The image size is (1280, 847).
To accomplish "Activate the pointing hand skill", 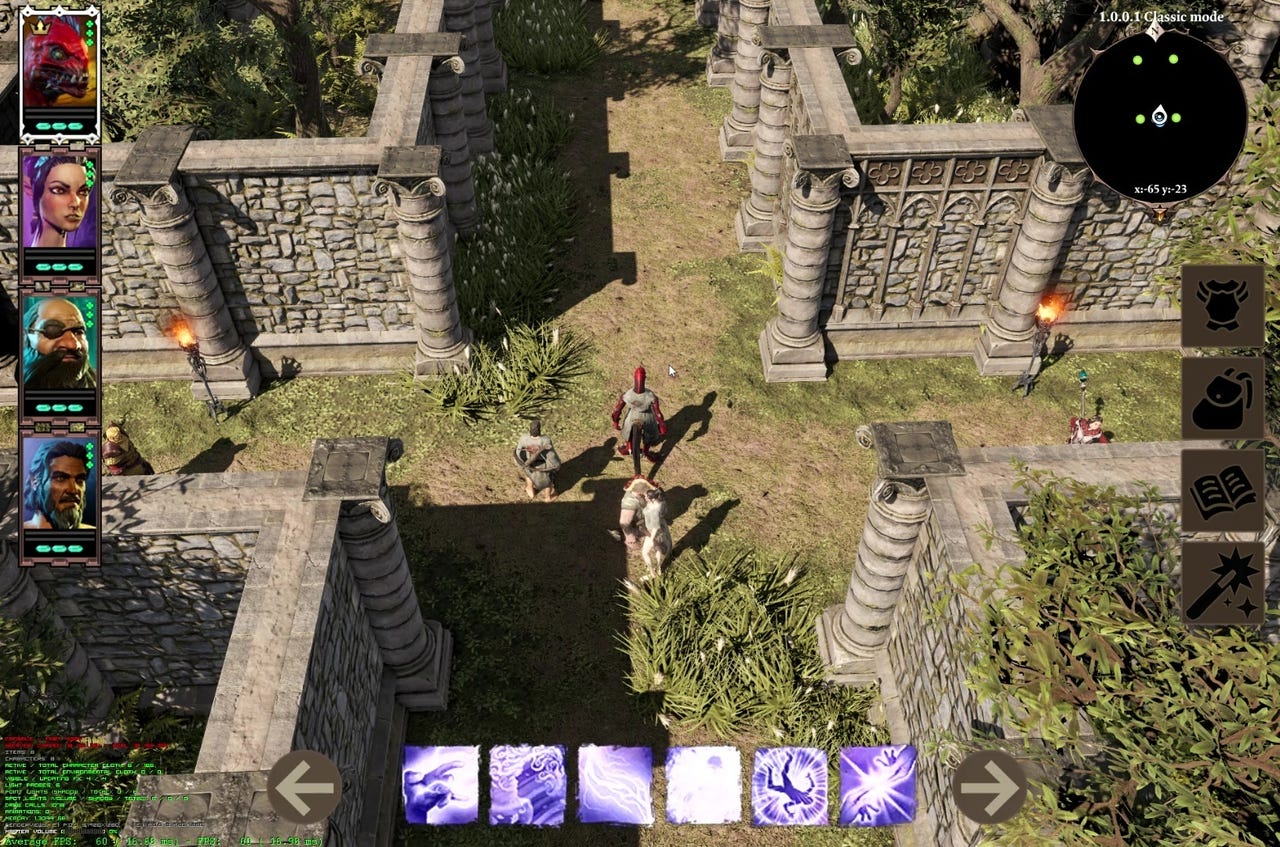I will [440, 785].
